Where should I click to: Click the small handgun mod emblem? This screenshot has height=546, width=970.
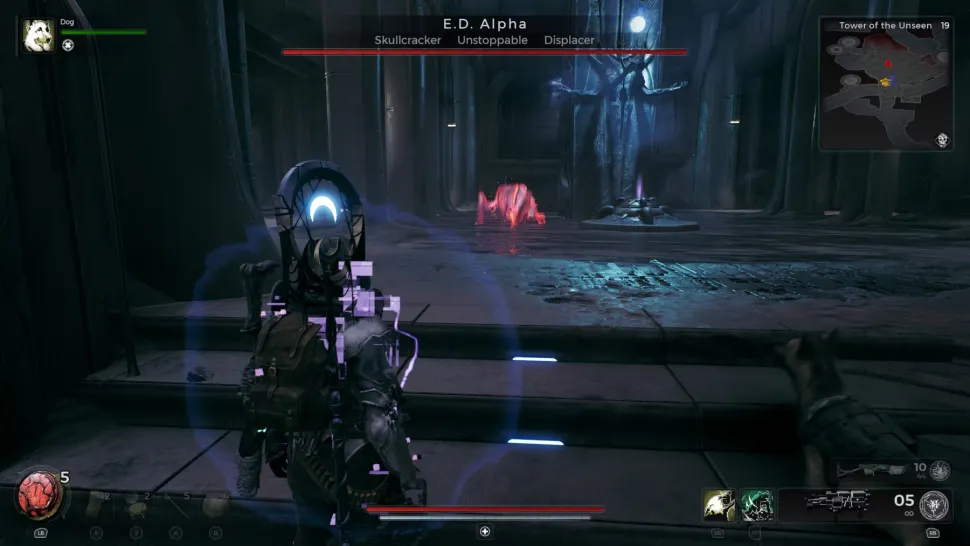[939, 471]
